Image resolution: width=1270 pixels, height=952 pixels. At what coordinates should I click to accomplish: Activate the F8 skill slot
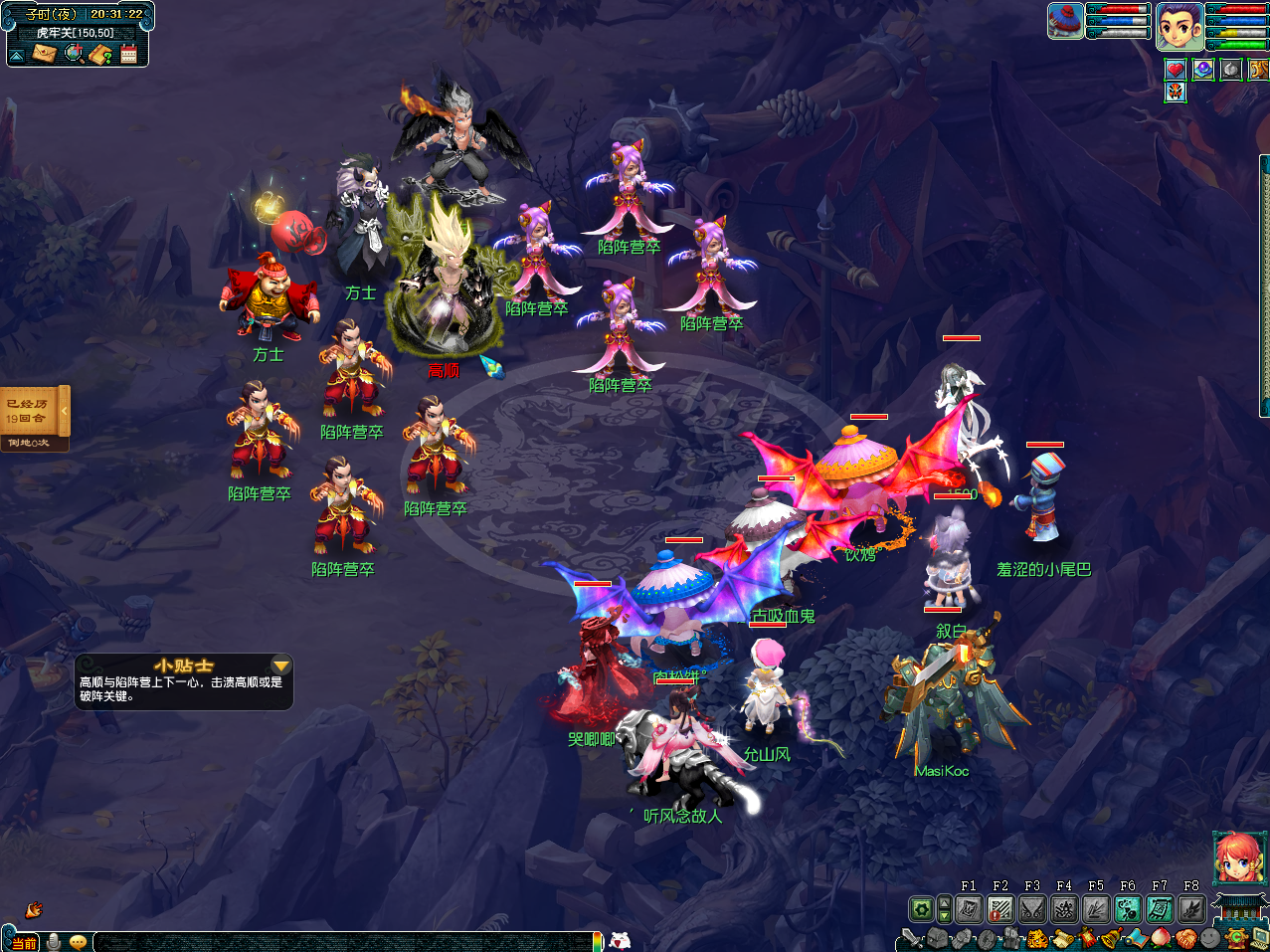coord(1190,908)
